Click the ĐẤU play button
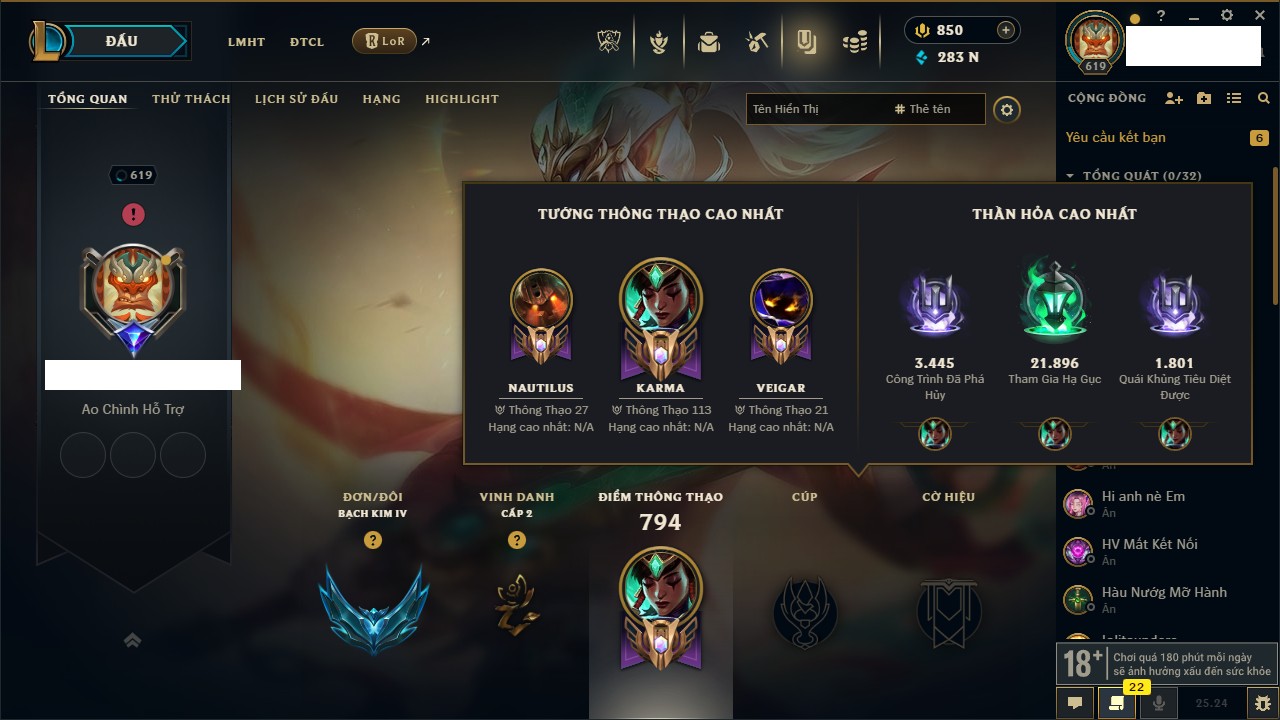The width and height of the screenshot is (1280, 720). pos(121,41)
